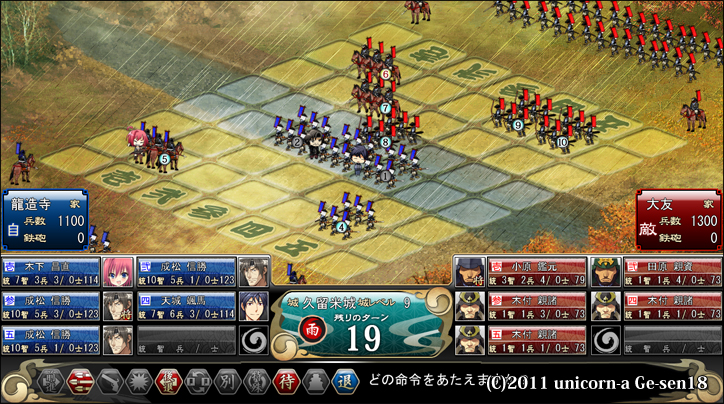Choose the matchlock gun command icon
Image resolution: width=724 pixels, height=404 pixels.
(x=109, y=383)
